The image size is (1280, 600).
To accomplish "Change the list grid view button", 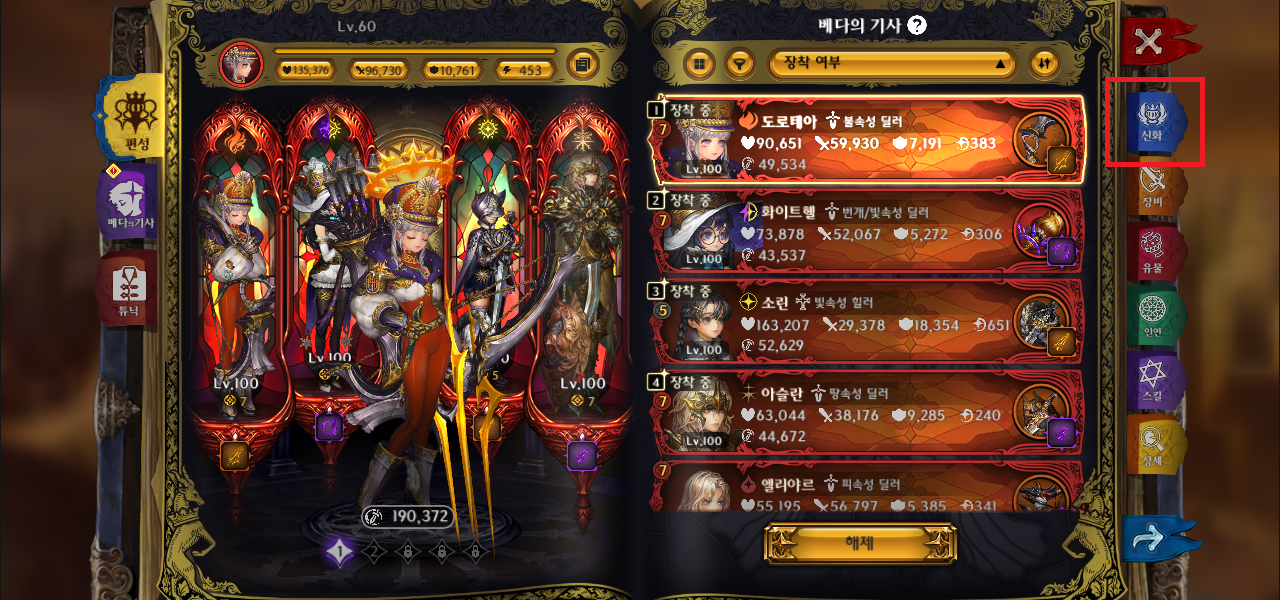I will coord(699,63).
